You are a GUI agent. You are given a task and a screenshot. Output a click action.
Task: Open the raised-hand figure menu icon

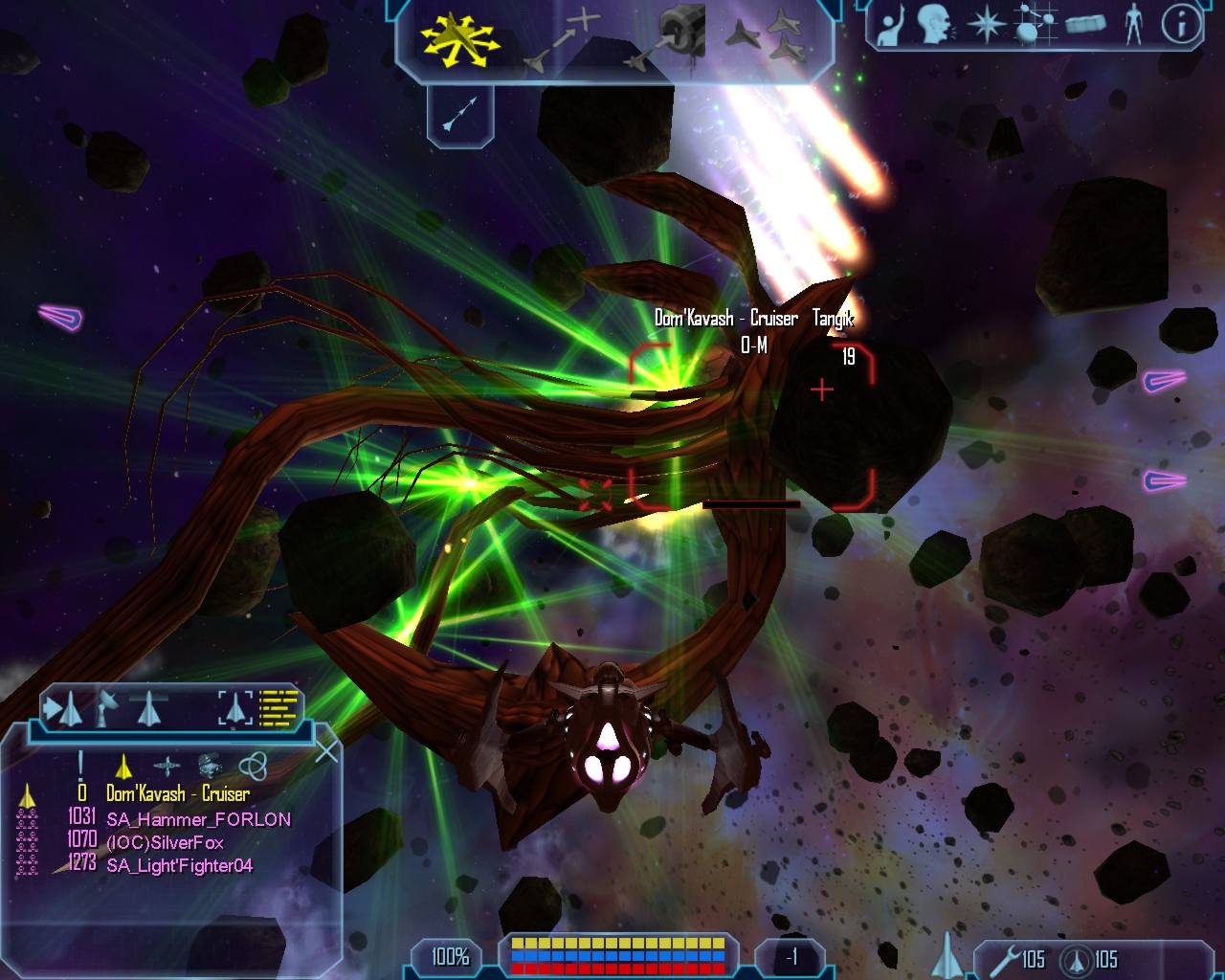click(x=891, y=25)
